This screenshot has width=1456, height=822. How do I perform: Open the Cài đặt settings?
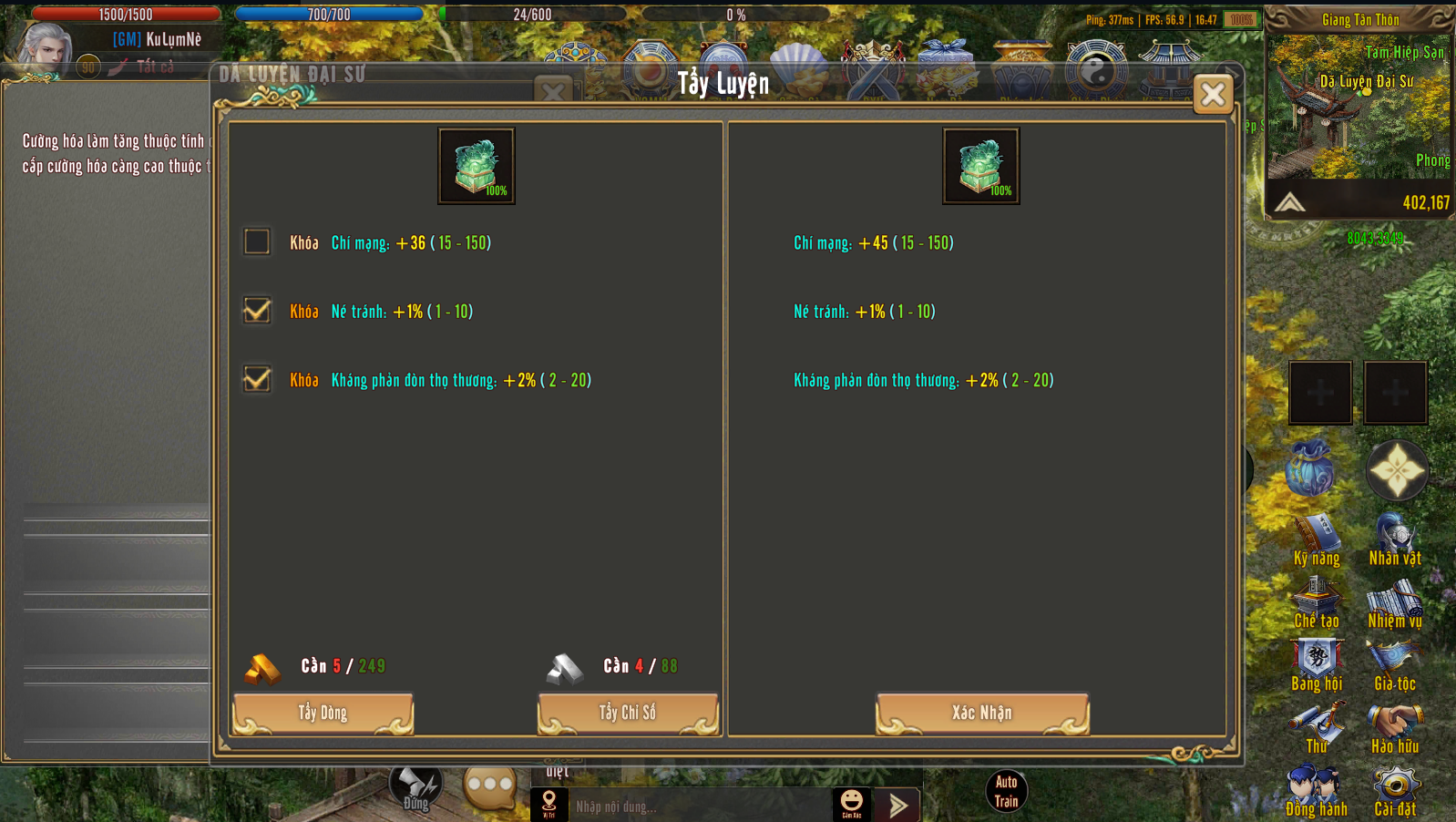[1395, 790]
